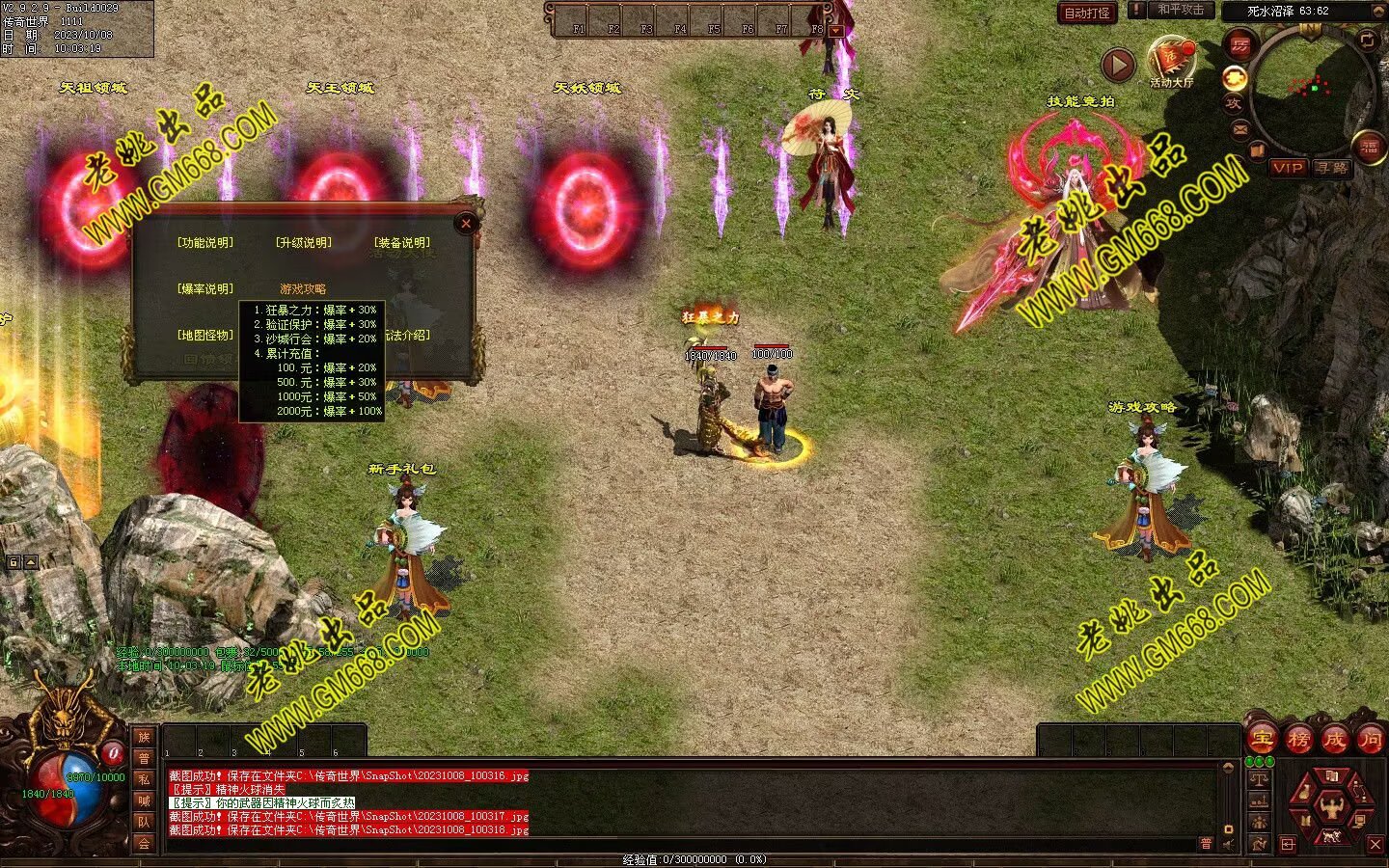Open the 成 achievements orb
The image size is (1389, 868).
click(1334, 740)
